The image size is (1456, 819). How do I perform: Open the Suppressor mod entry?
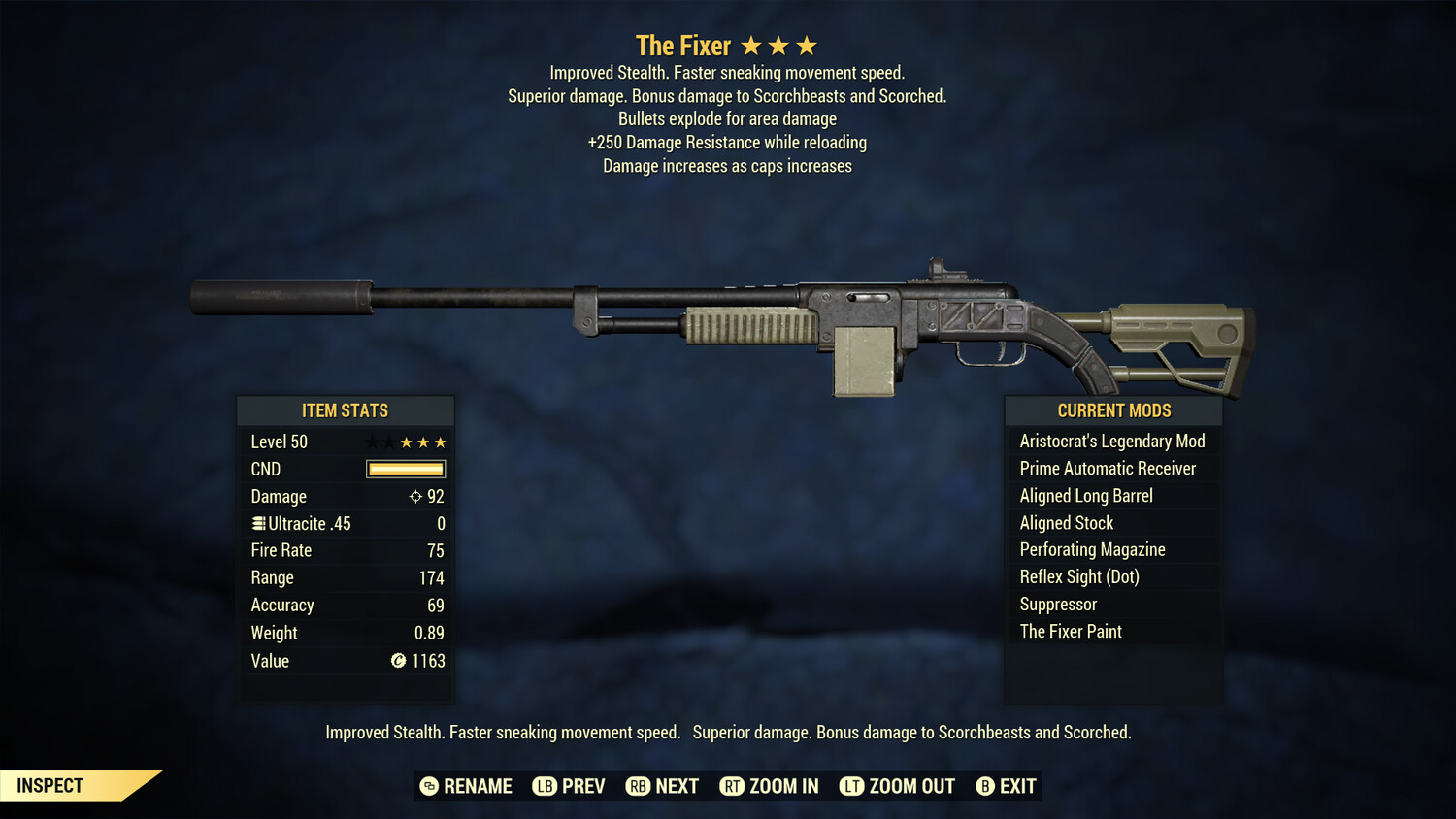click(x=1057, y=604)
